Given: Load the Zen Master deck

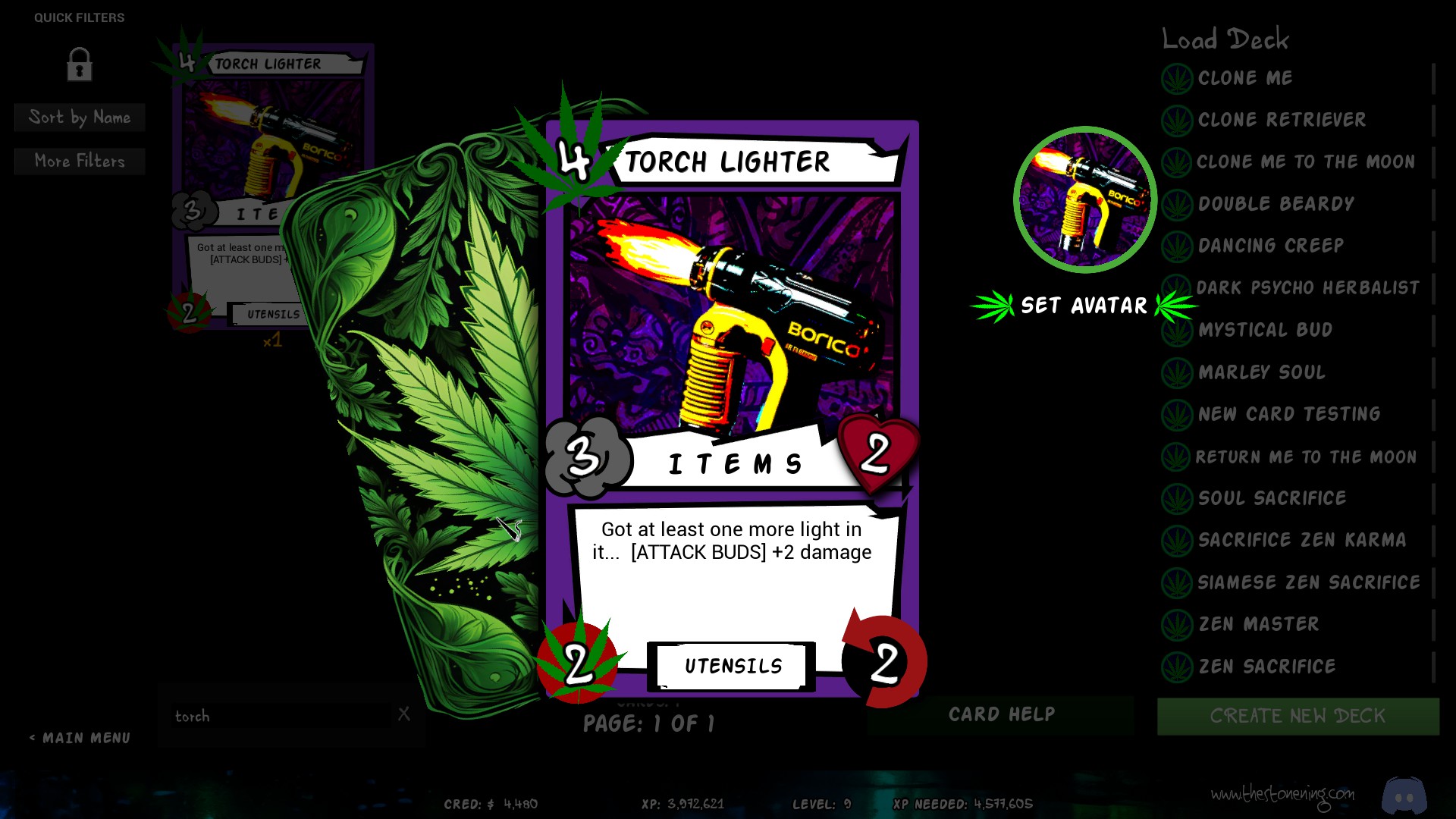Looking at the screenshot, I should click(1258, 624).
